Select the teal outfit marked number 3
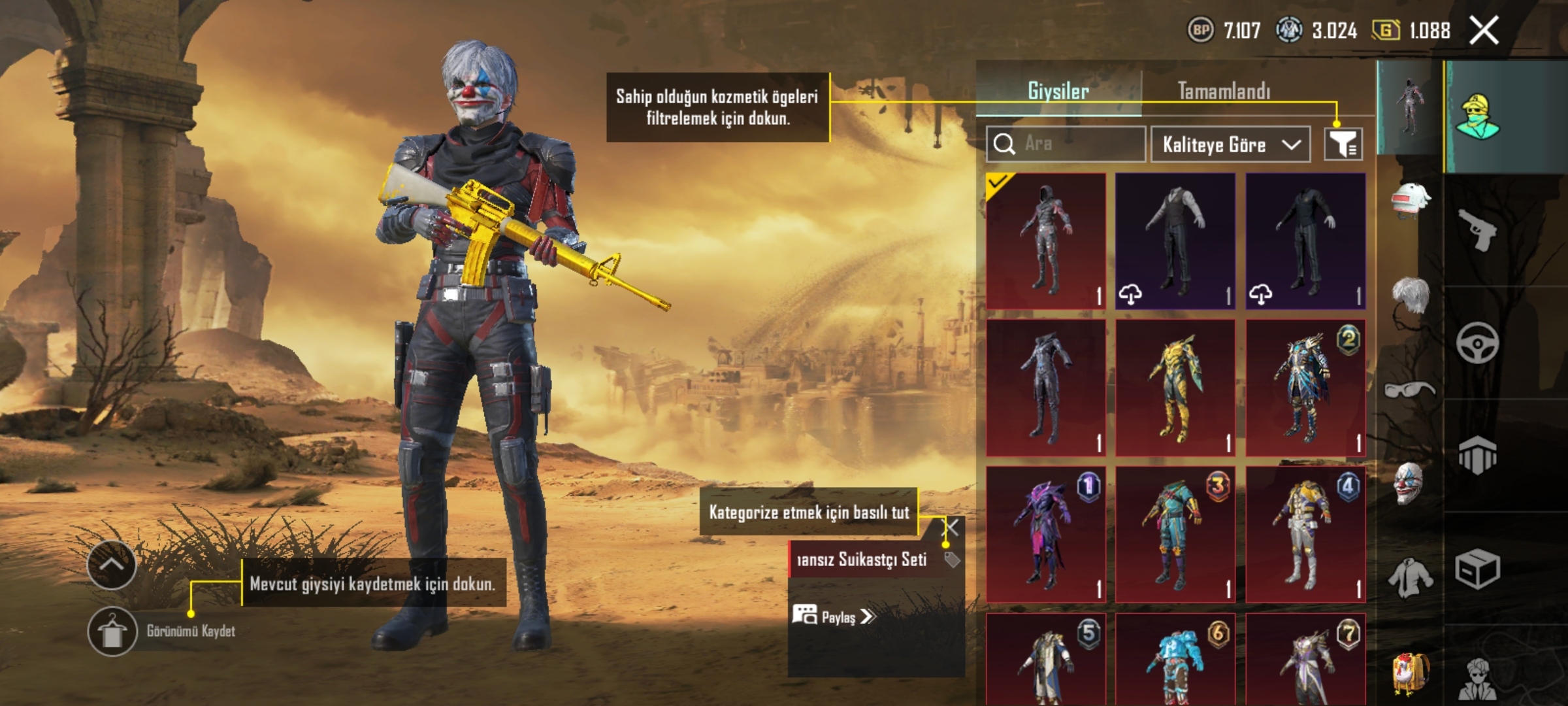Viewport: 1568px width, 706px height. click(x=1175, y=534)
